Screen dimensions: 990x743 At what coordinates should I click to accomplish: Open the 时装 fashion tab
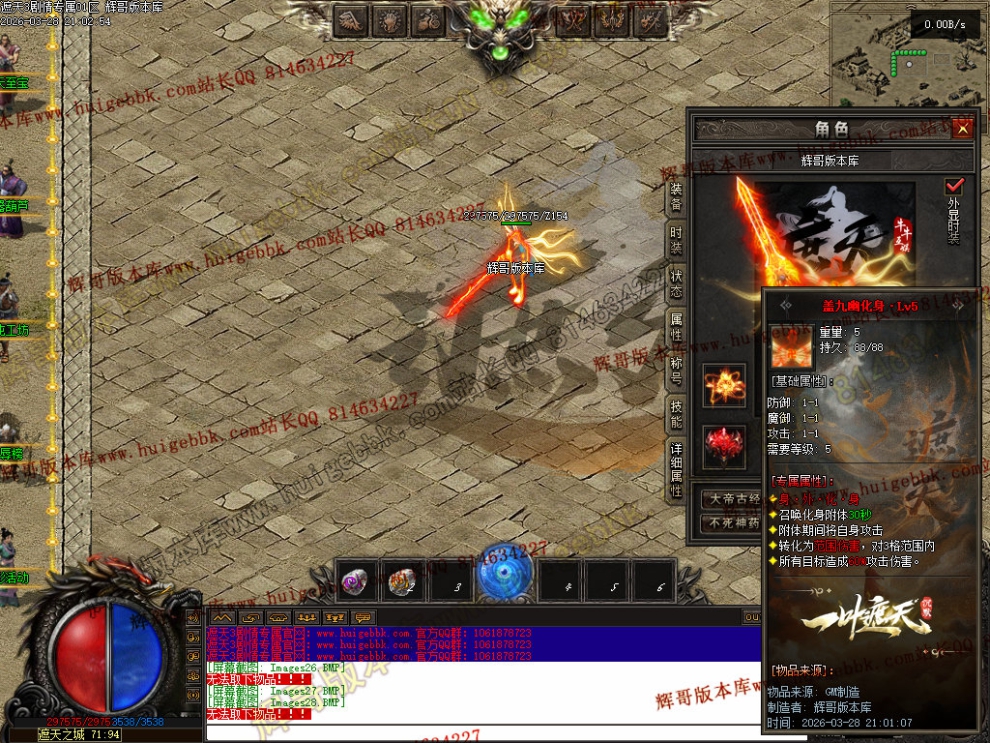tap(677, 239)
